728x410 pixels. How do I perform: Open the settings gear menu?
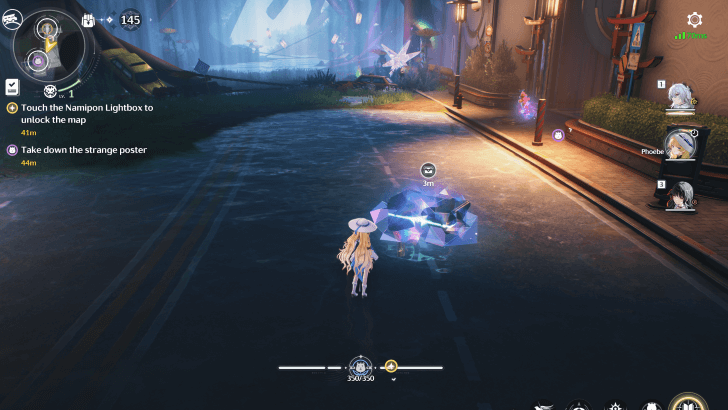[694, 20]
